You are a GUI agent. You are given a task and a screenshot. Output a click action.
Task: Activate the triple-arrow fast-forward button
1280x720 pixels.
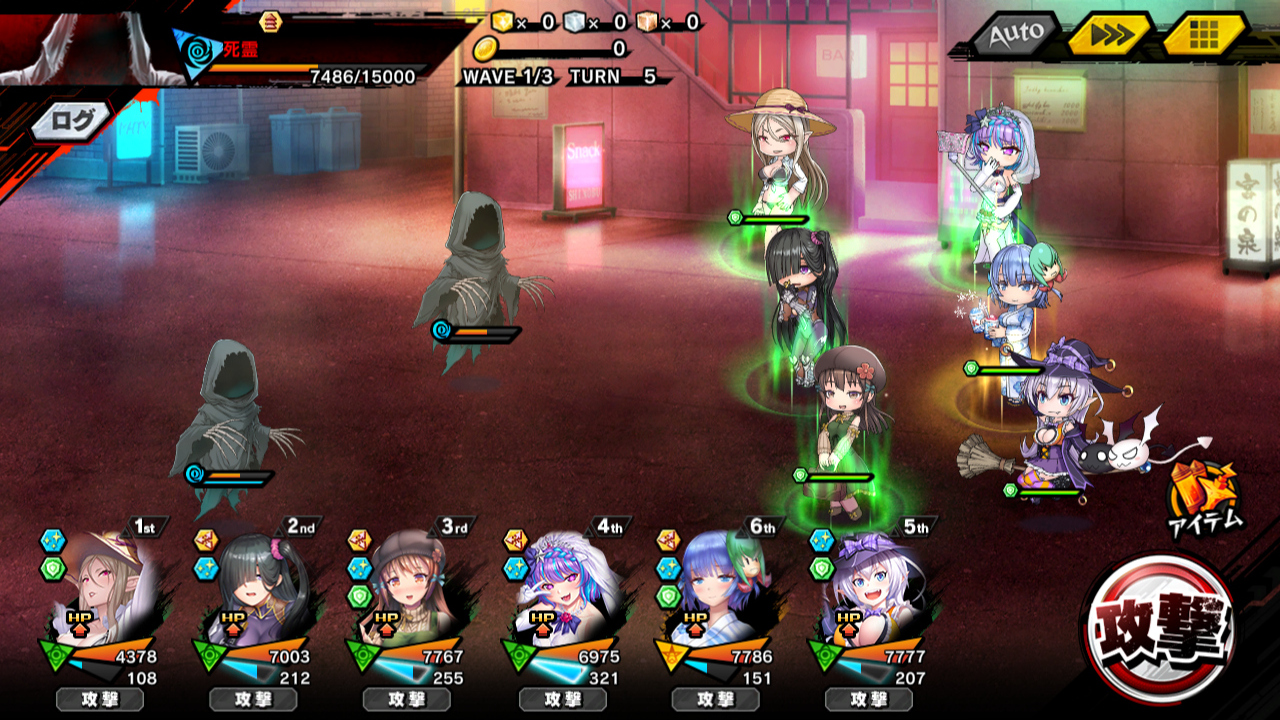coord(1108,36)
